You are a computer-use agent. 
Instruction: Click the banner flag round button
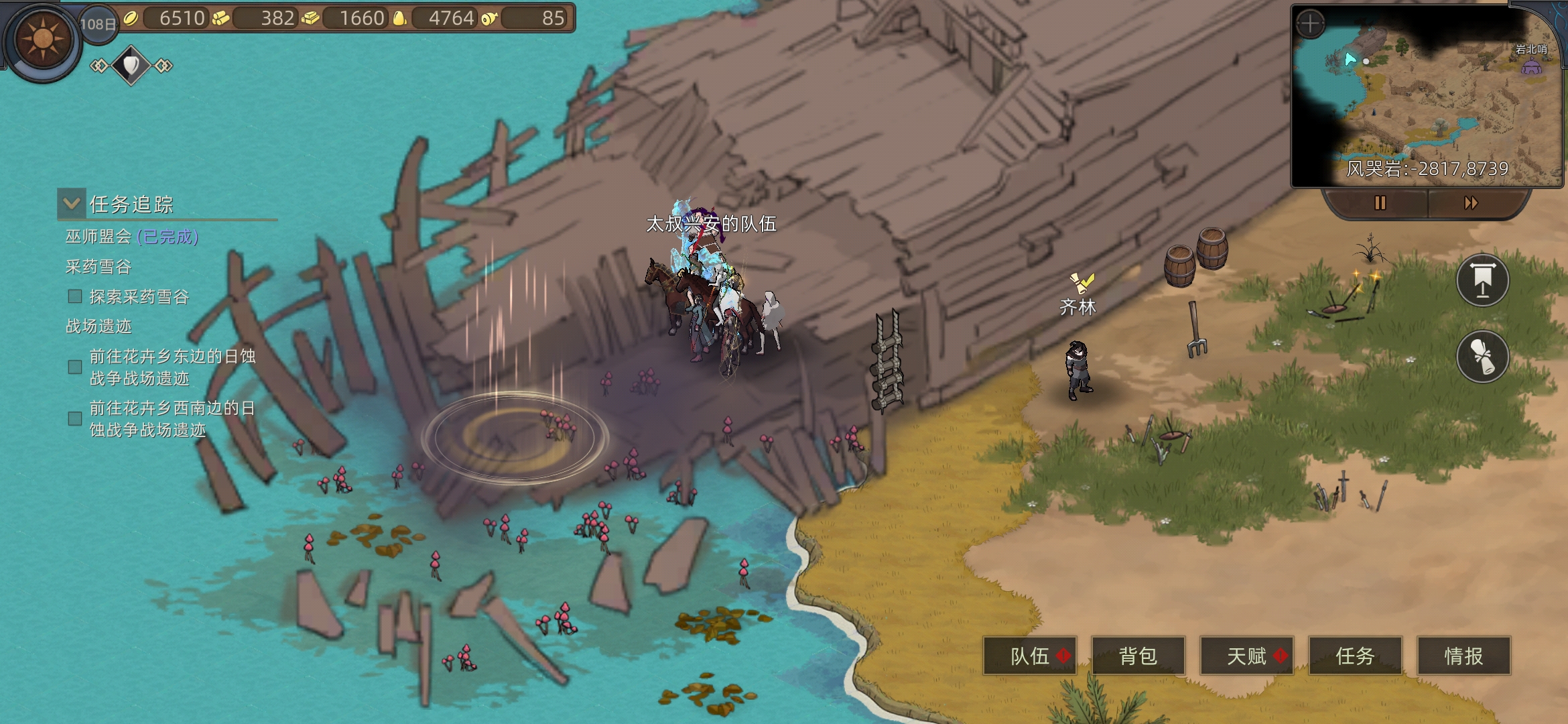[1482, 280]
